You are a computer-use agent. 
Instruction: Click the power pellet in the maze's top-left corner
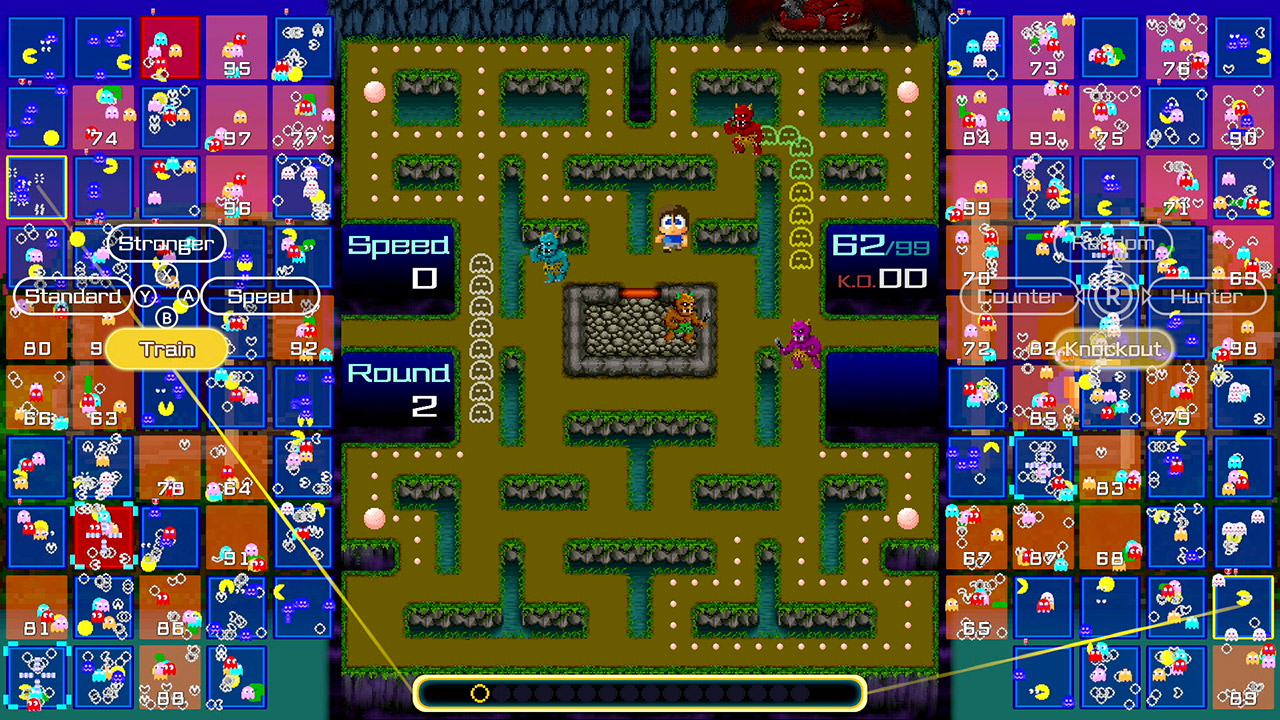click(374, 92)
